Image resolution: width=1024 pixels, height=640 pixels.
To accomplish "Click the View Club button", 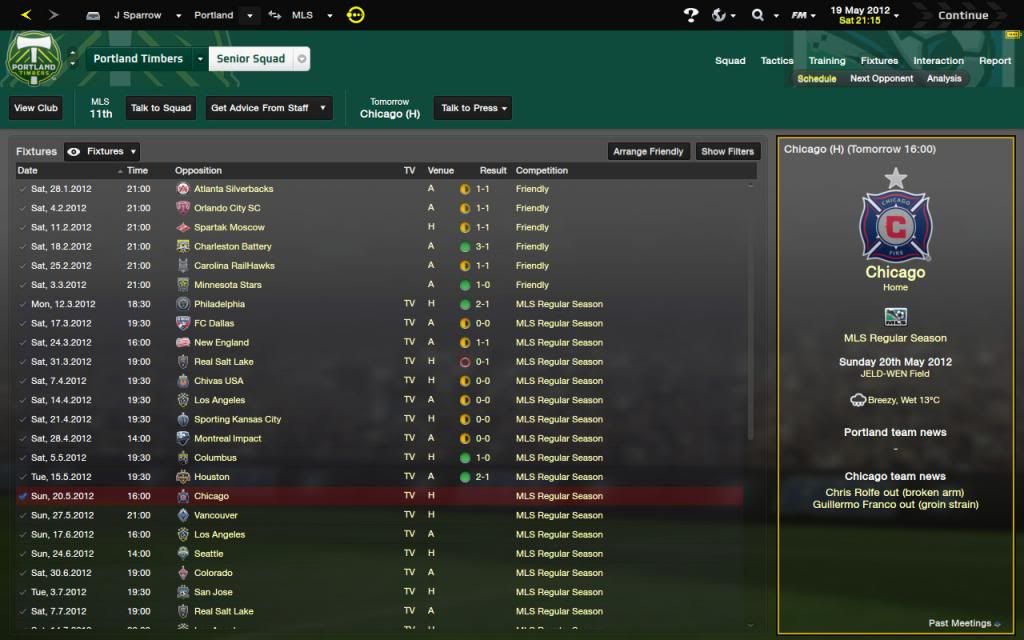I will click(36, 108).
